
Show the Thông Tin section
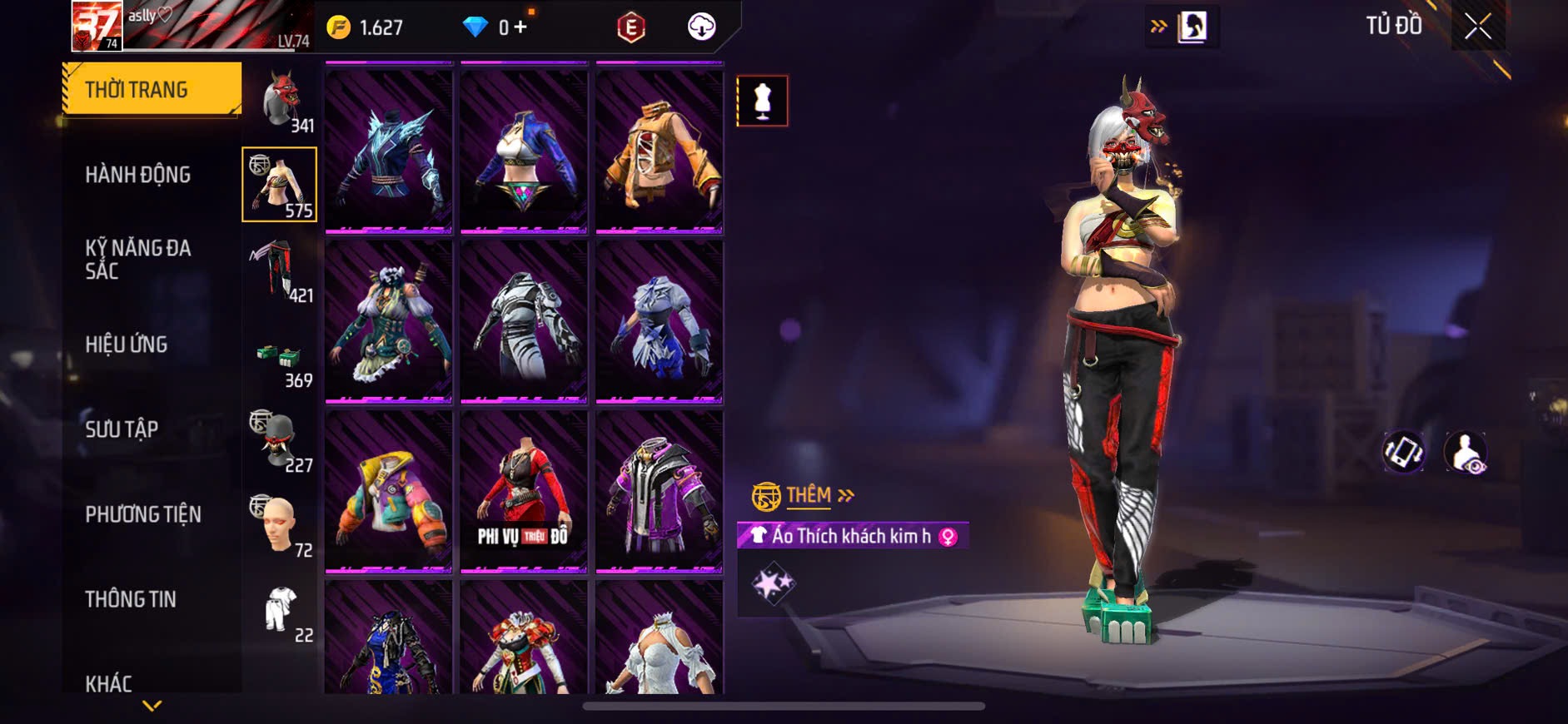point(131,599)
